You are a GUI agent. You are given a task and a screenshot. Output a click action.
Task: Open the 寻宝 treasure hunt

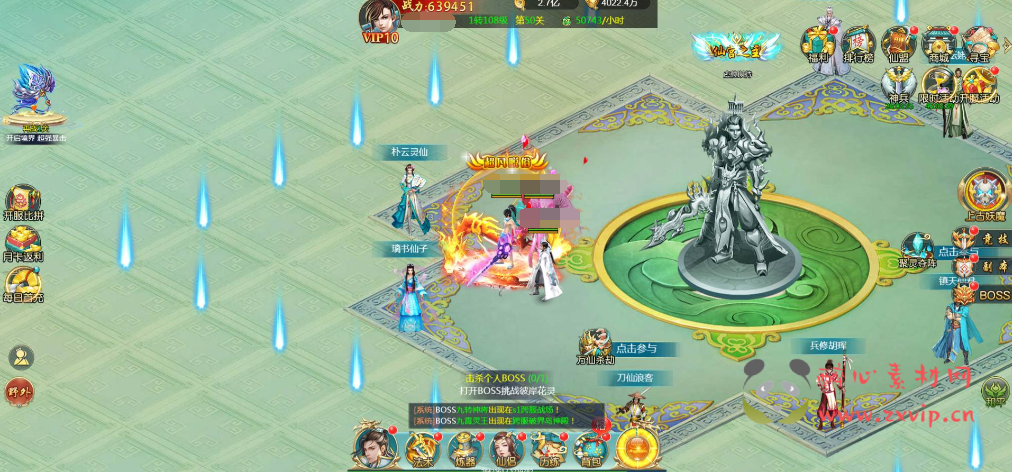pyautogui.click(x=979, y=44)
